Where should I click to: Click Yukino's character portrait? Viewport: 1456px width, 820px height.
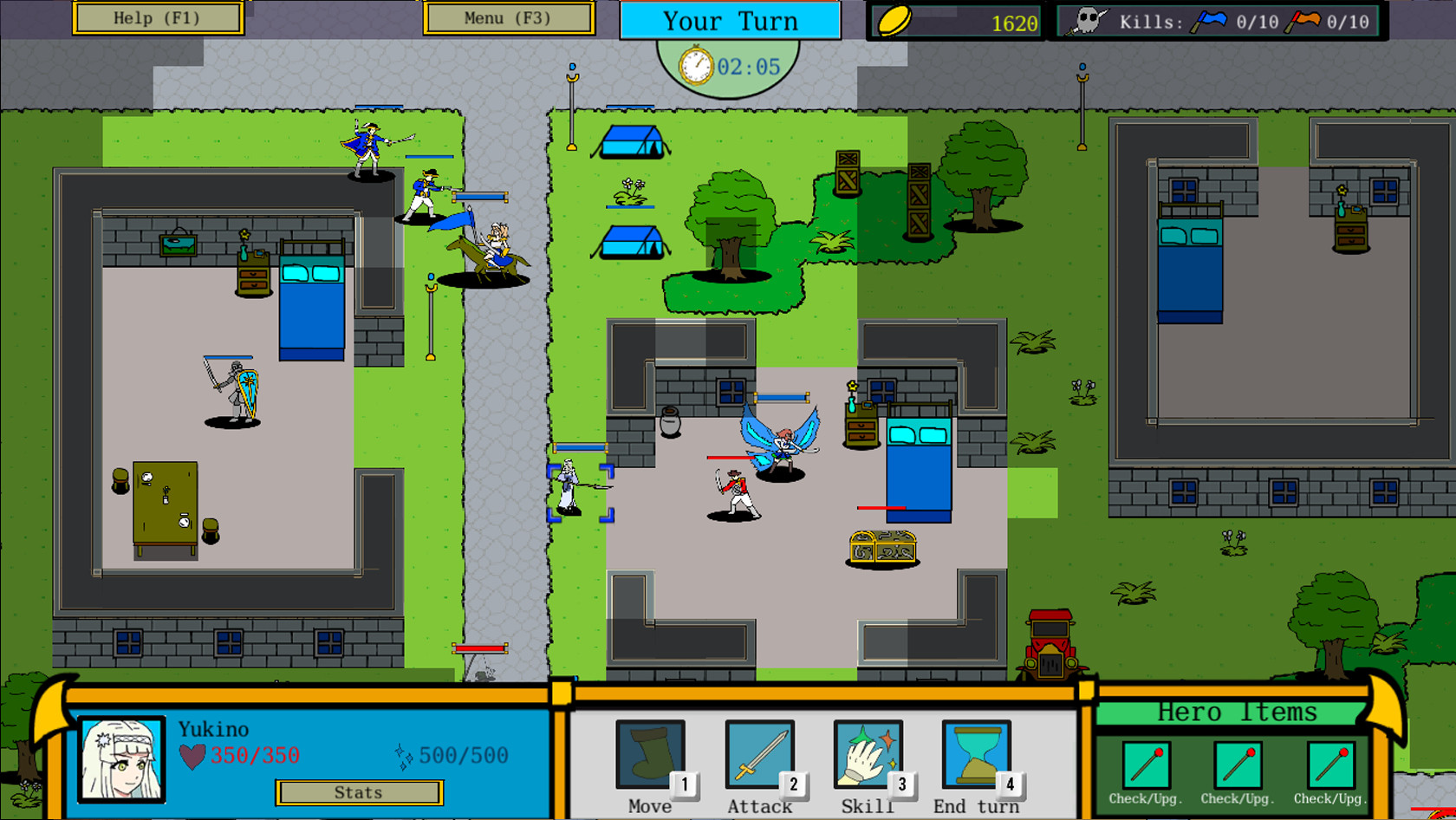[121, 758]
